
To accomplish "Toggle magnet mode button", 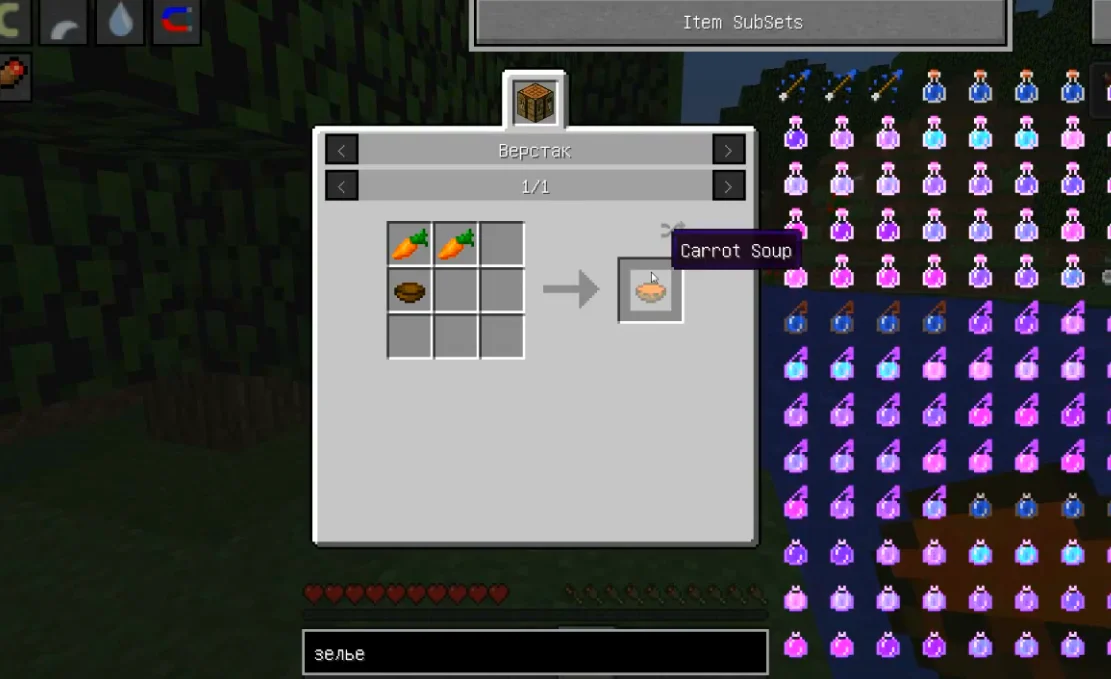I will point(177,20).
